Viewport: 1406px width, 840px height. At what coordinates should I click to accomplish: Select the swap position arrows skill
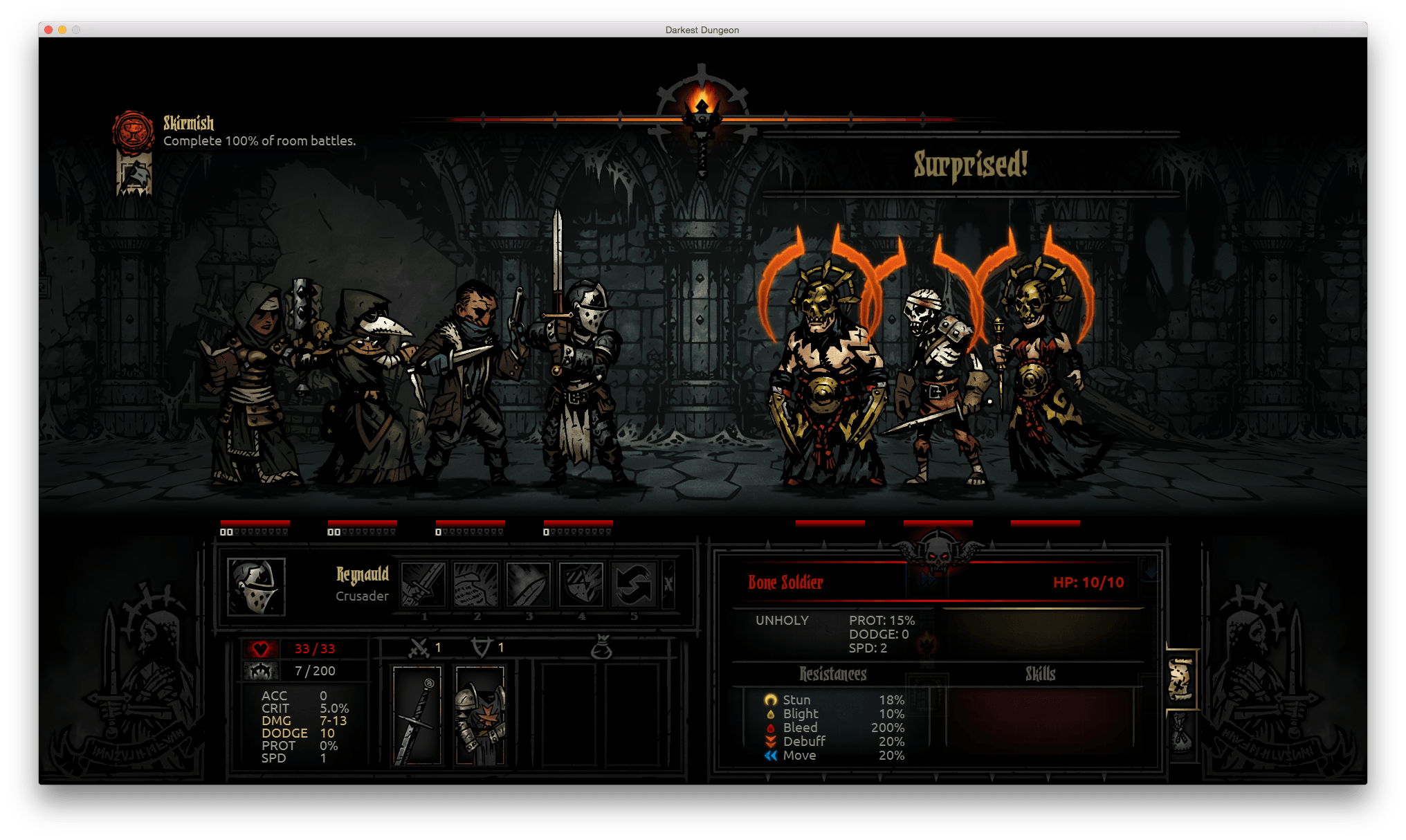pyautogui.click(x=633, y=585)
